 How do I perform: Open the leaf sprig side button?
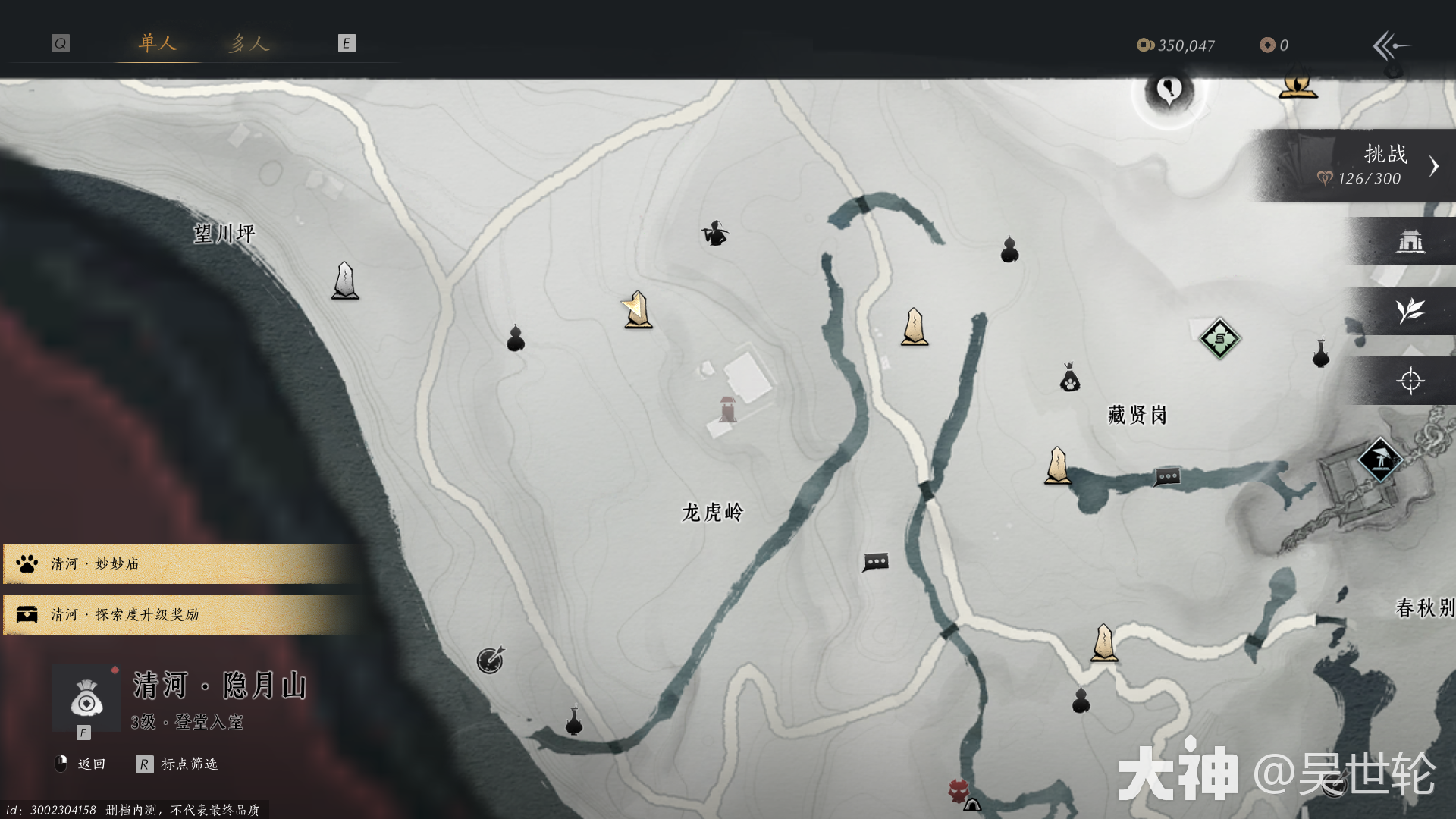tap(1410, 311)
